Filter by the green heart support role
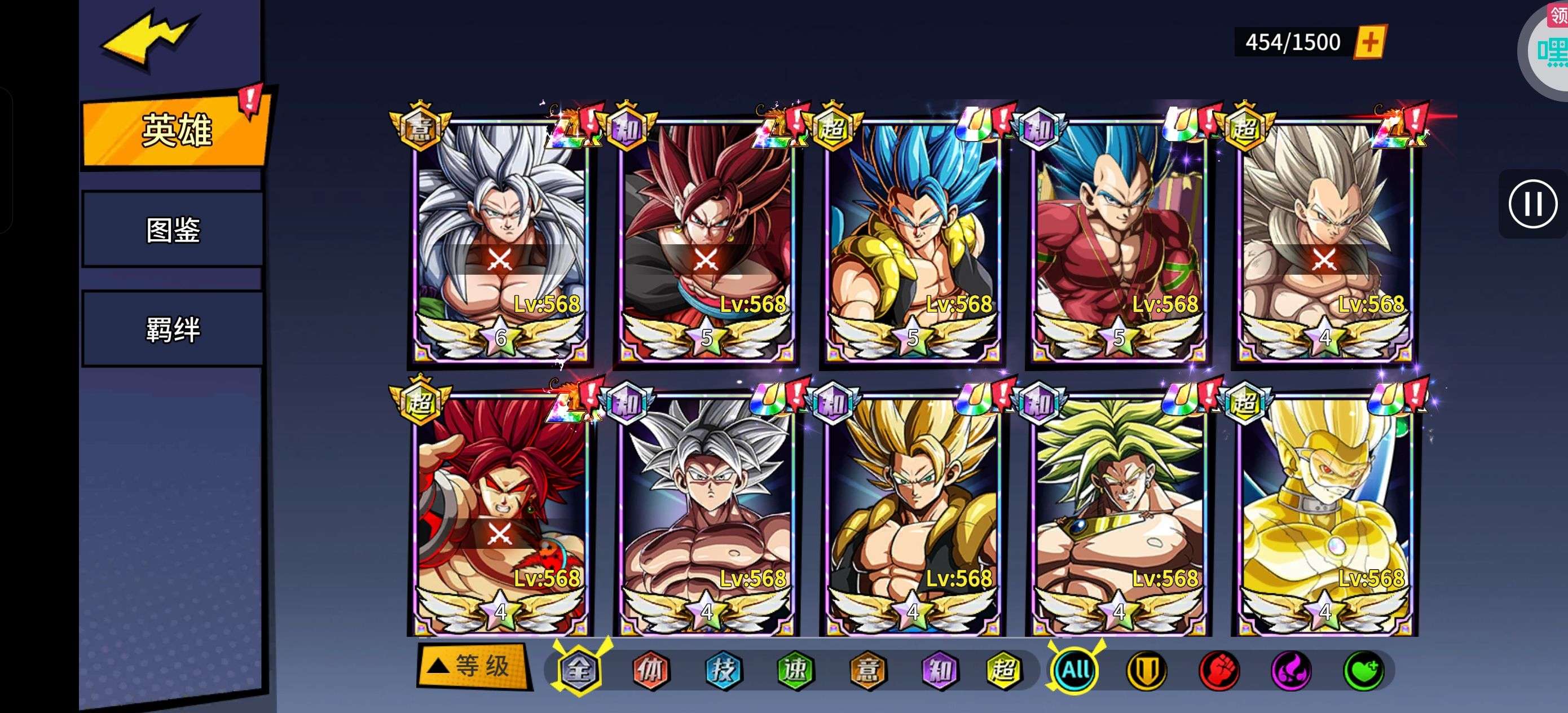Viewport: 1568px width, 713px height. click(x=1363, y=670)
